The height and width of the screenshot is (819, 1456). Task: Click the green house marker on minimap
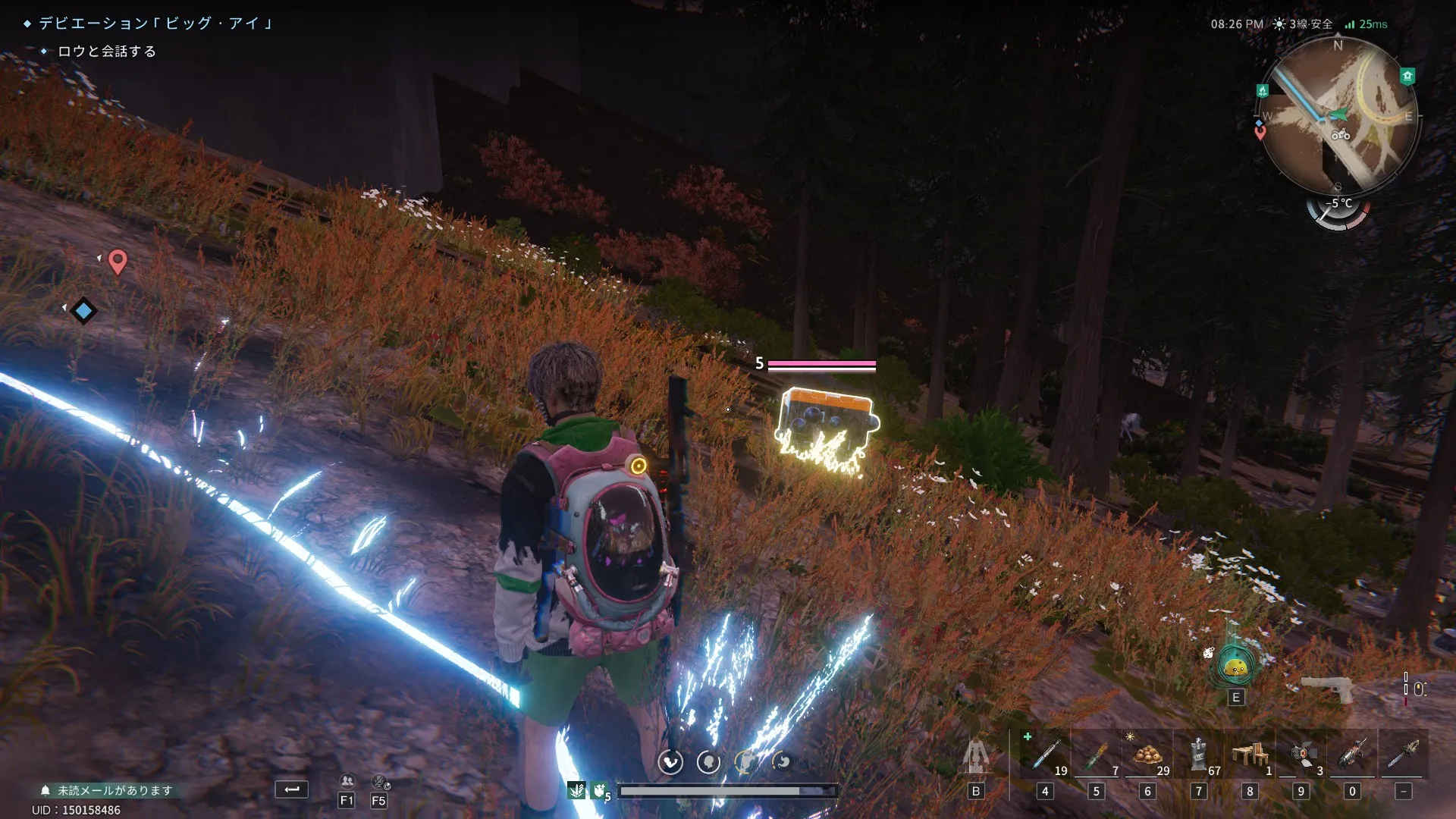pos(1407,76)
